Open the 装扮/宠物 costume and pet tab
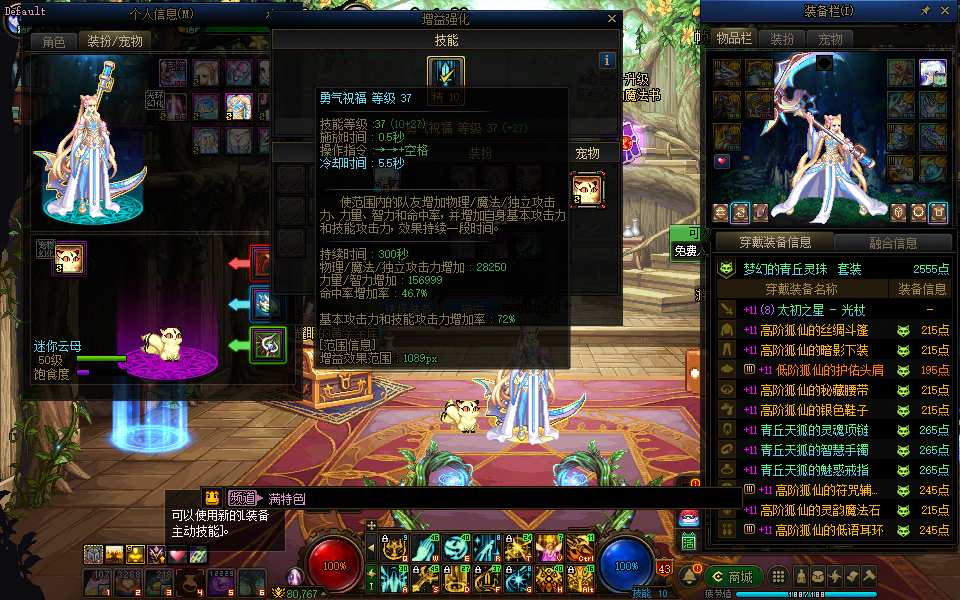 pos(115,41)
